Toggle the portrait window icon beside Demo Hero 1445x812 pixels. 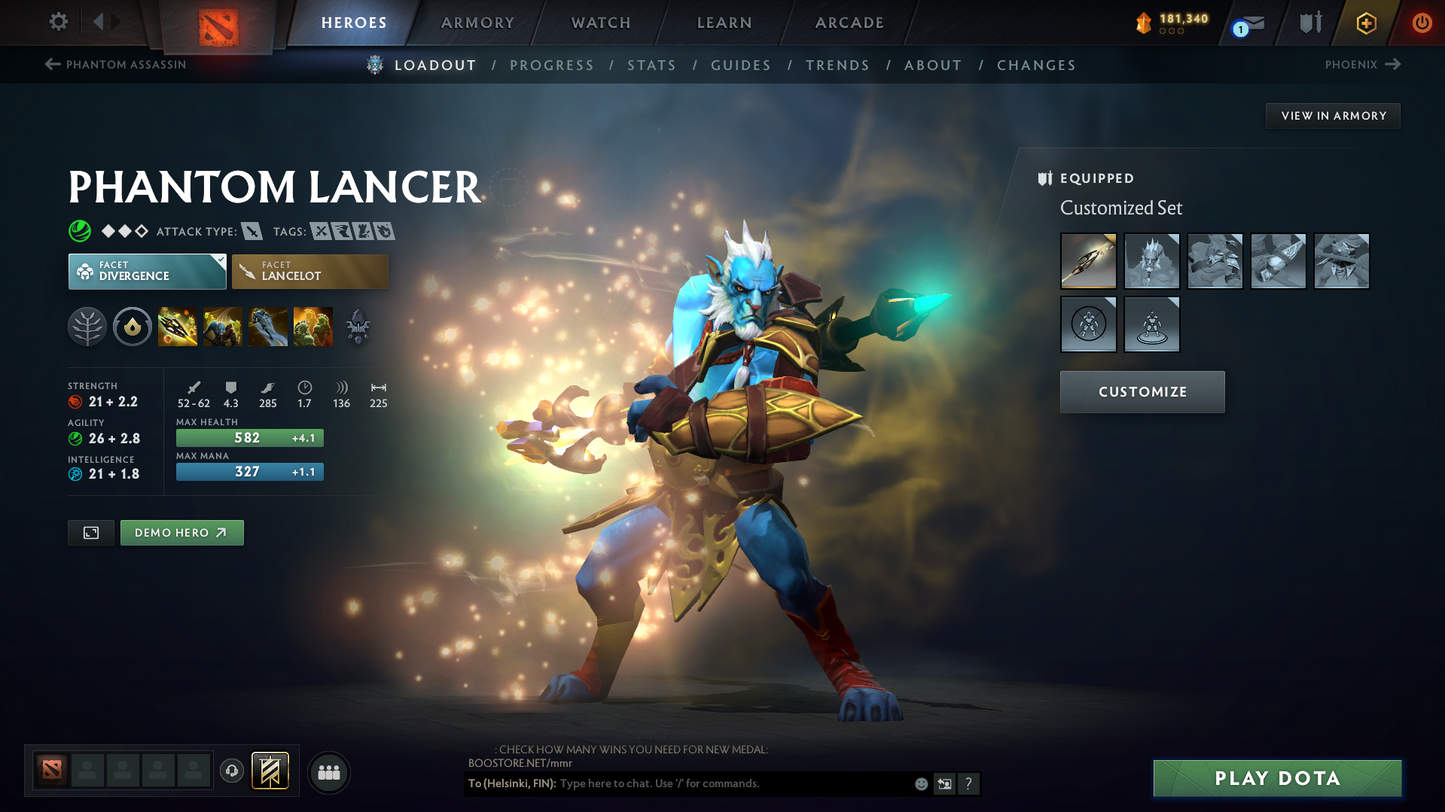pos(90,532)
